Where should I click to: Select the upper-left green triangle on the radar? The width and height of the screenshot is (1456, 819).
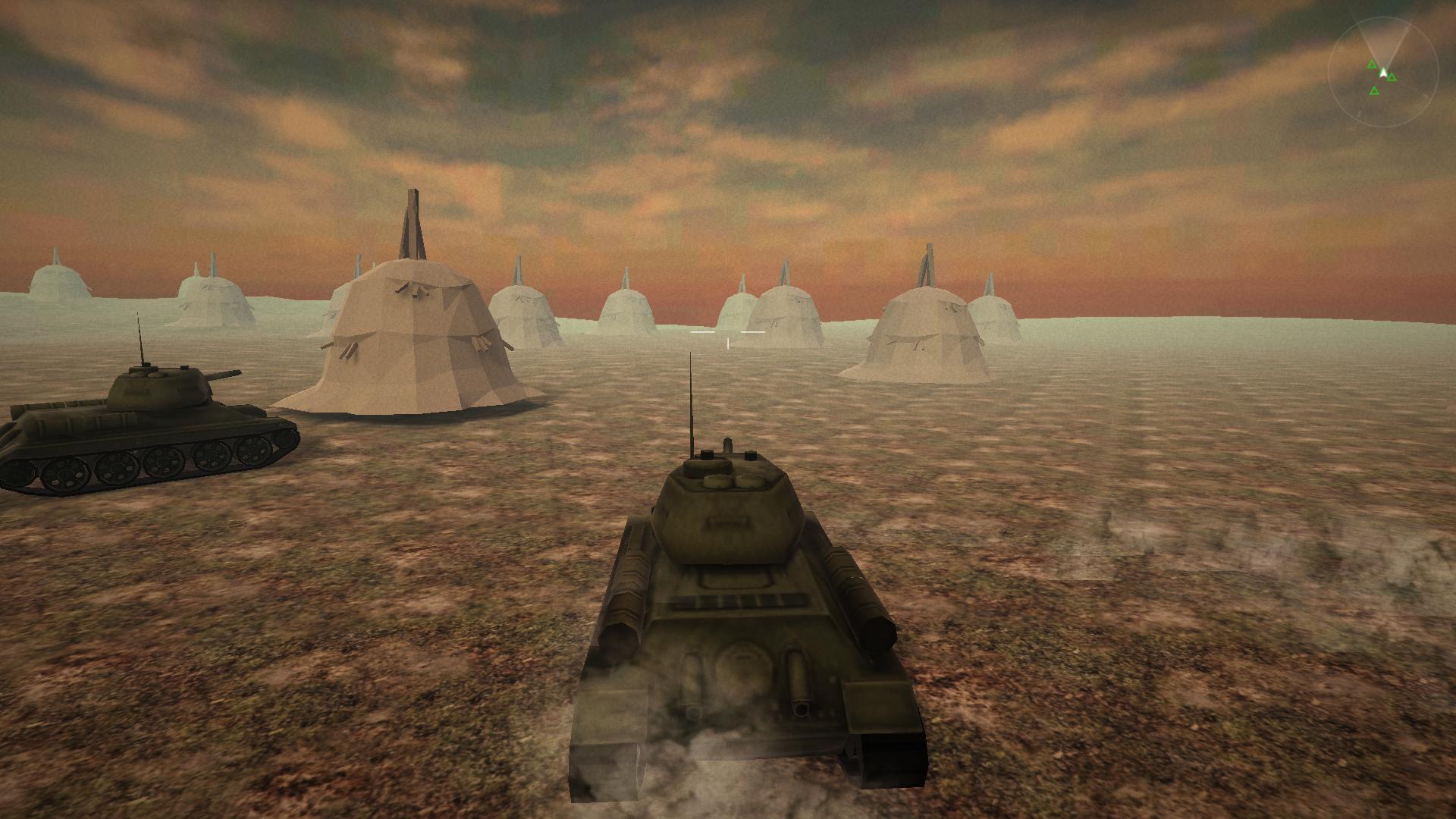tap(1373, 64)
